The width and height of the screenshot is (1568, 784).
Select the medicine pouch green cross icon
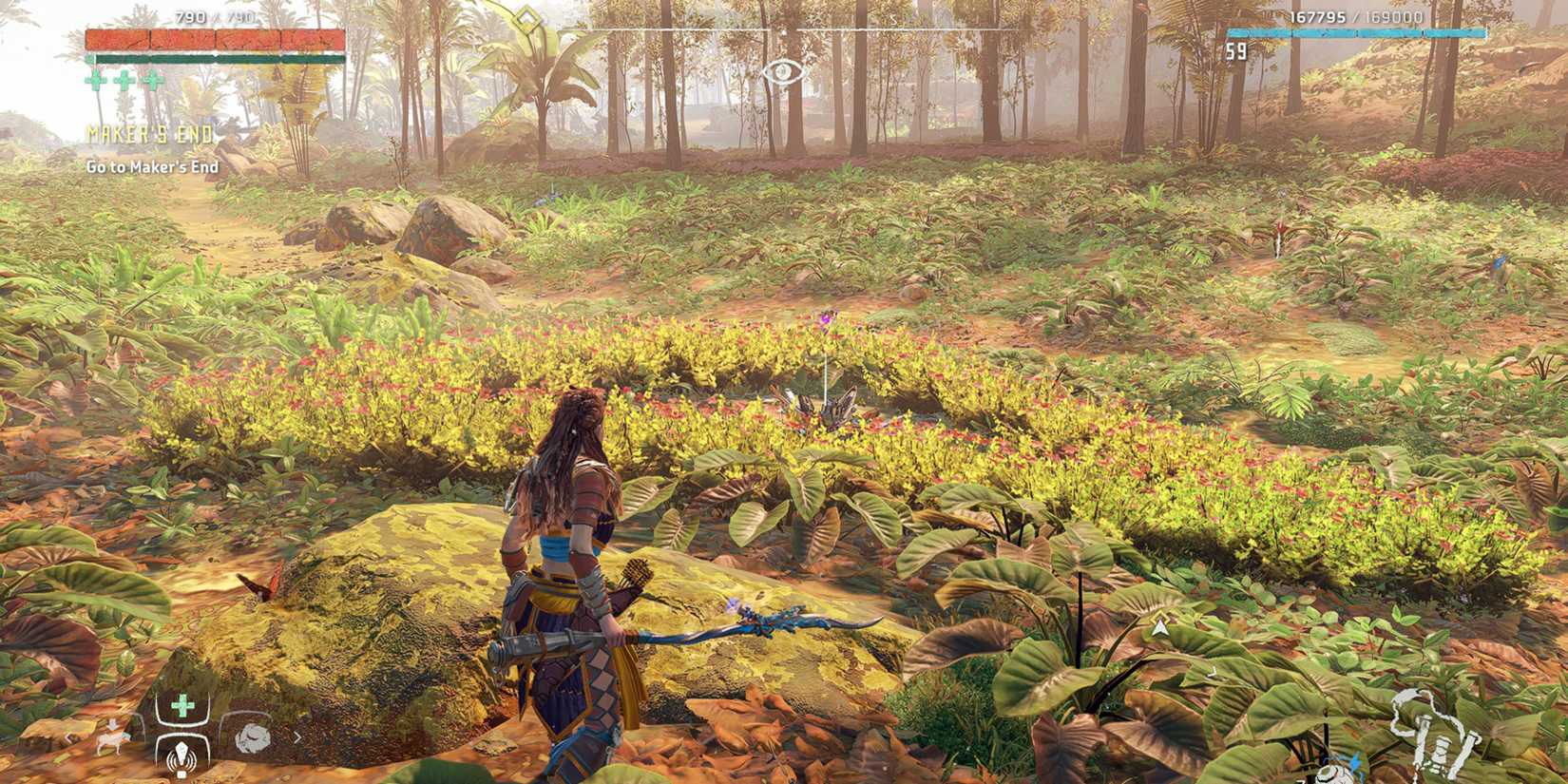(x=182, y=705)
